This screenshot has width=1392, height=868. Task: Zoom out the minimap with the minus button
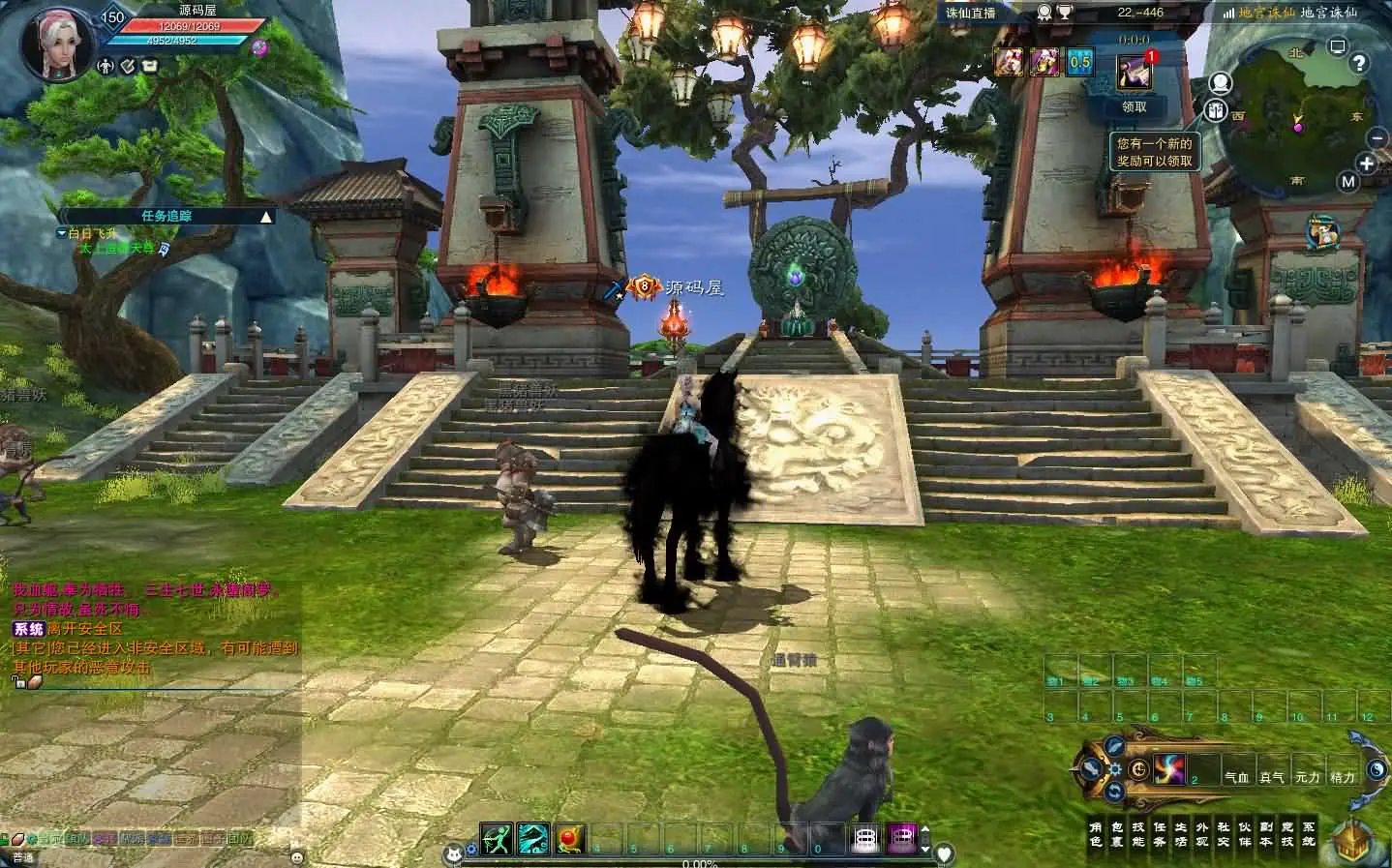(x=1377, y=138)
